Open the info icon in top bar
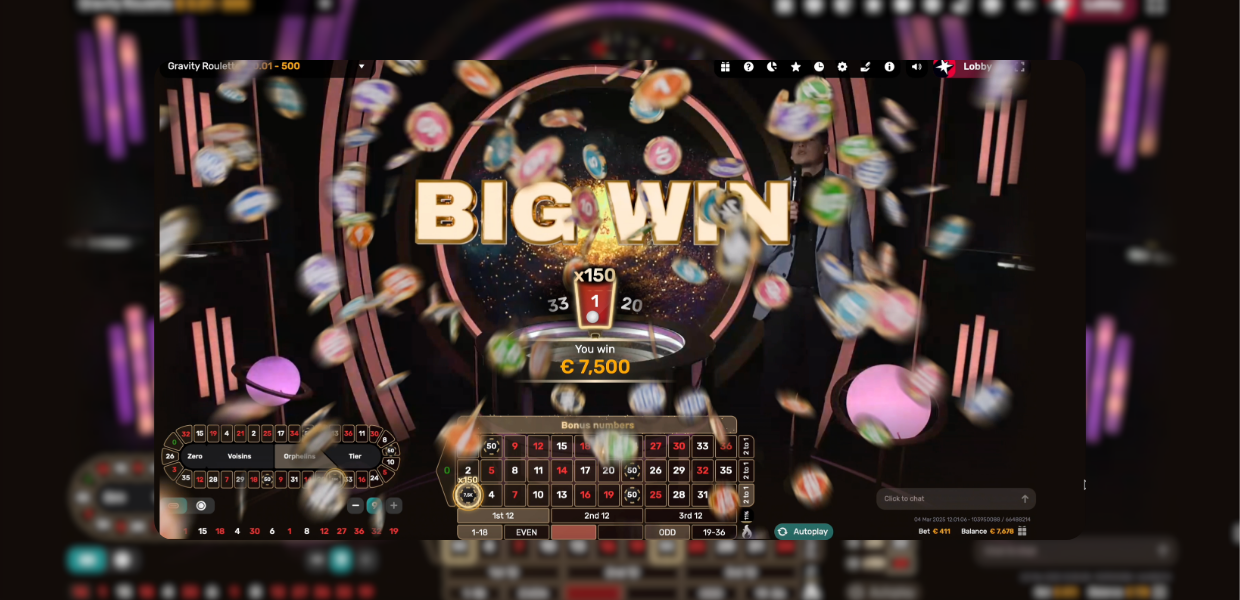Image resolution: width=1240 pixels, height=600 pixels. (x=889, y=67)
